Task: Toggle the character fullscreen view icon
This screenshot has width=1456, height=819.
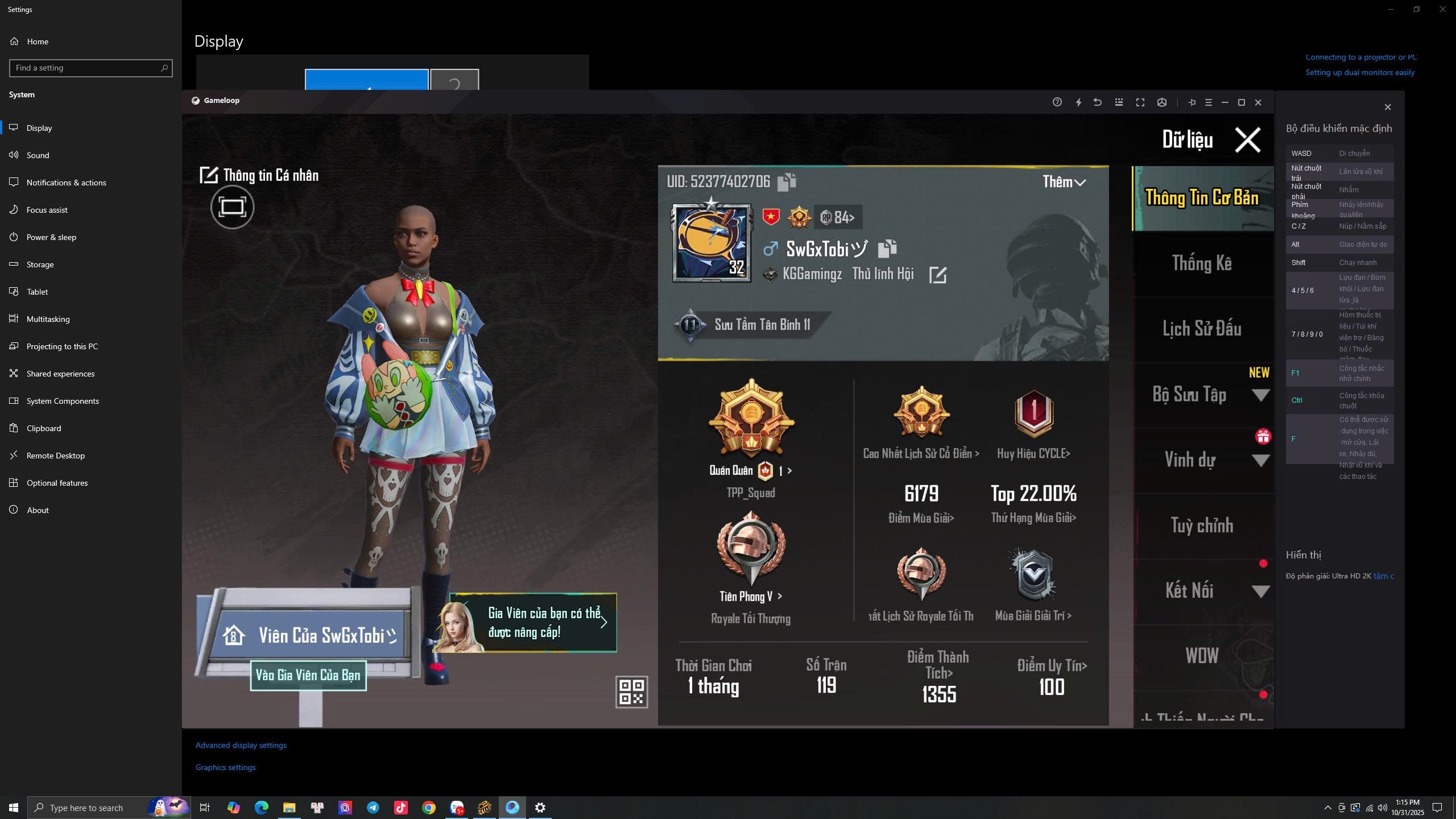Action: pos(232,207)
